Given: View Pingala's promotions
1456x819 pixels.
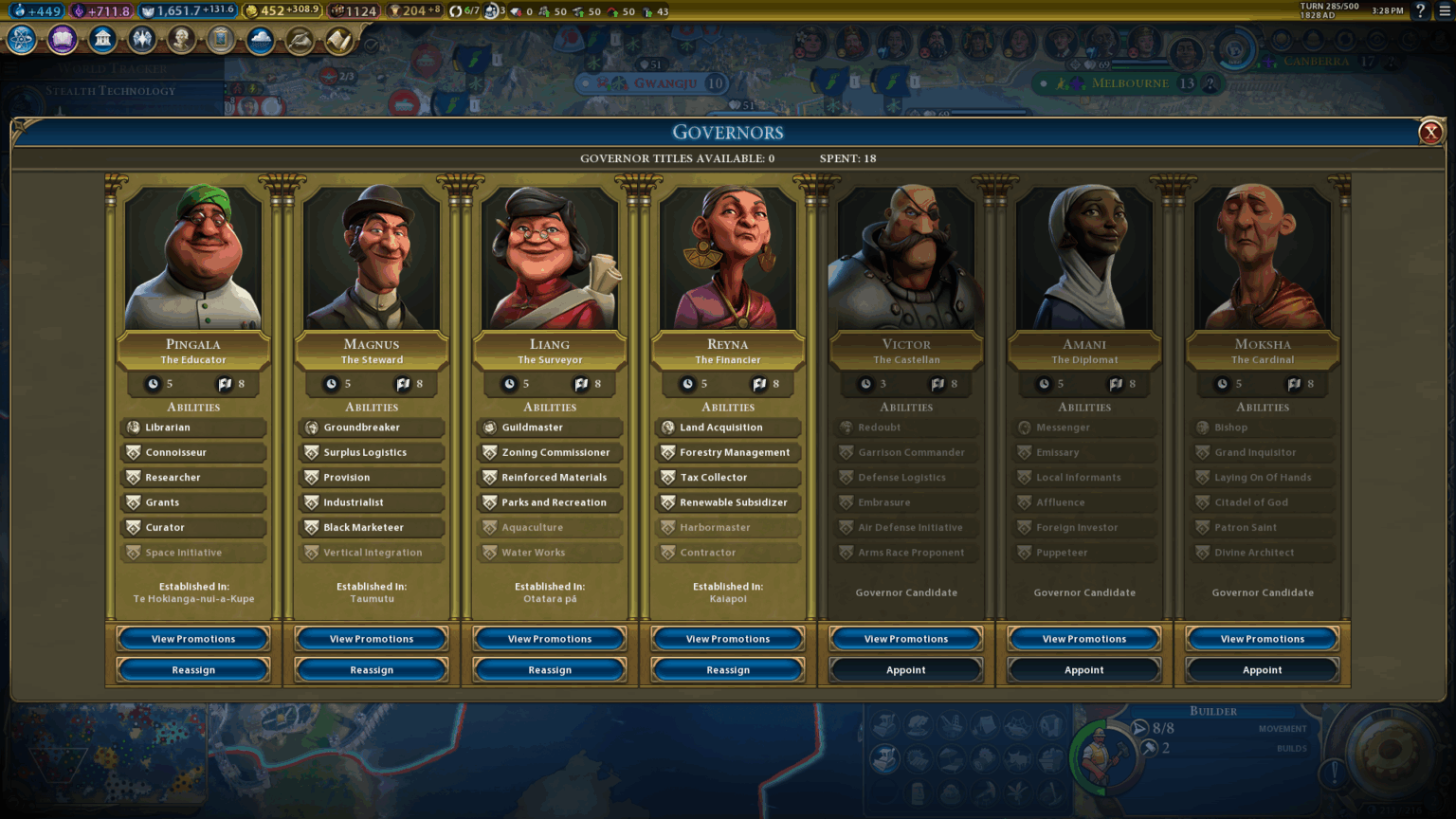Looking at the screenshot, I should tap(193, 639).
